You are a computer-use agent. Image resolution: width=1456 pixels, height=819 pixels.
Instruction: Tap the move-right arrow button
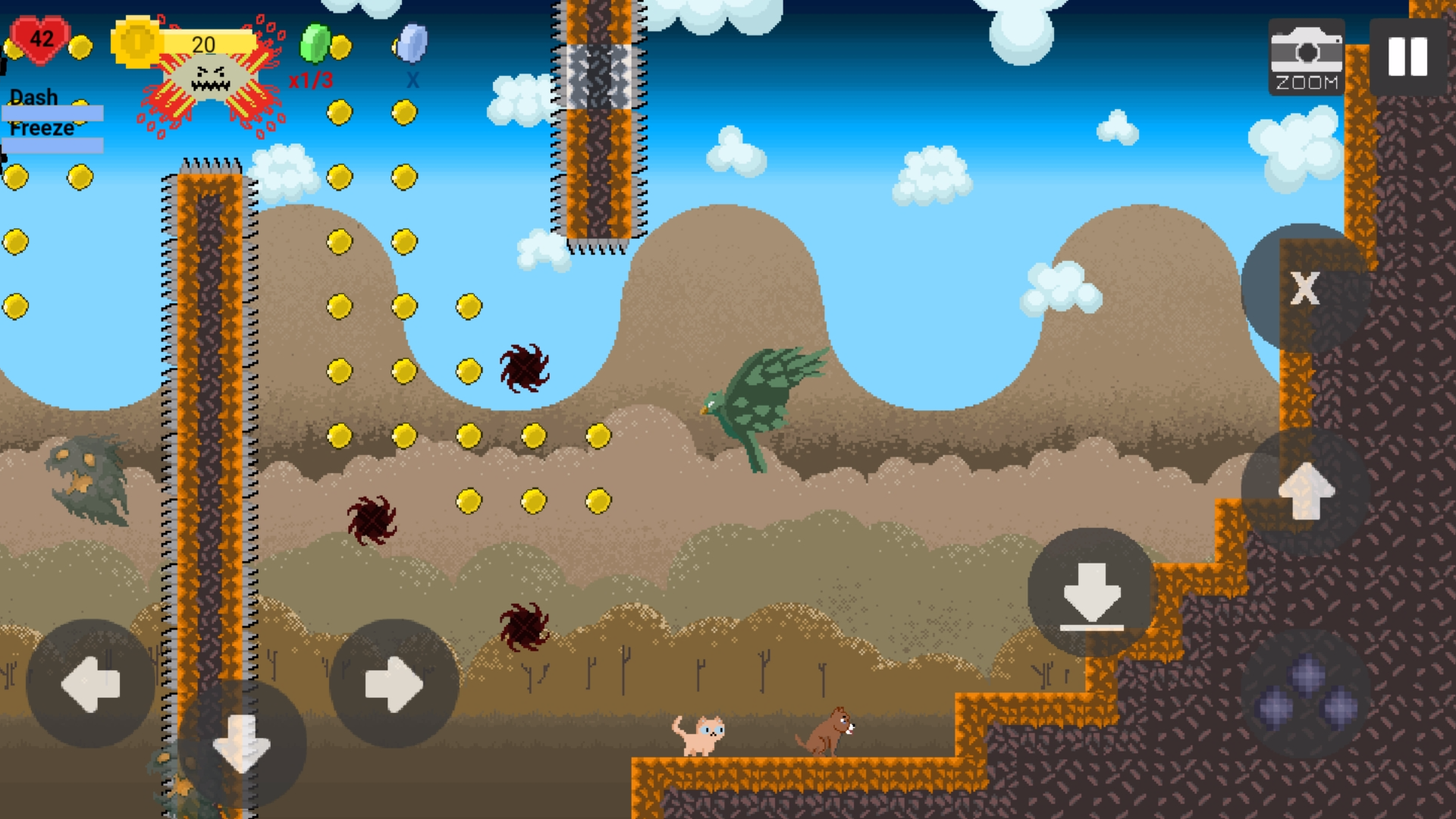394,684
